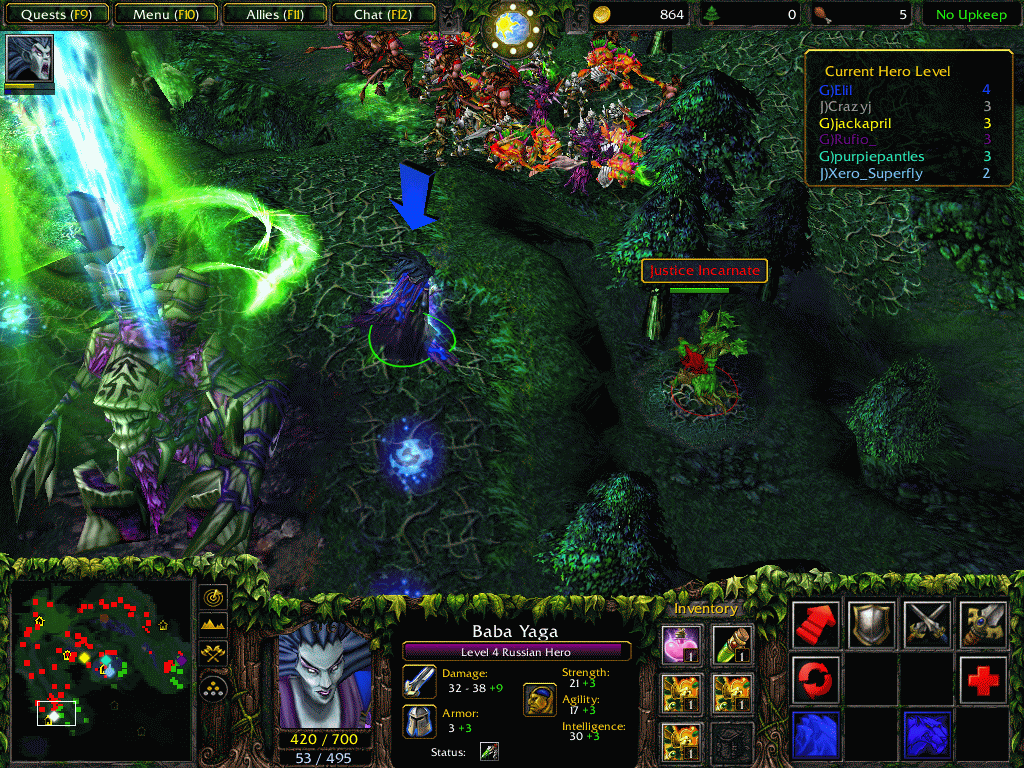Image resolution: width=1024 pixels, height=768 pixels.
Task: Choose the crossed swords Attack command
Action: tap(927, 625)
